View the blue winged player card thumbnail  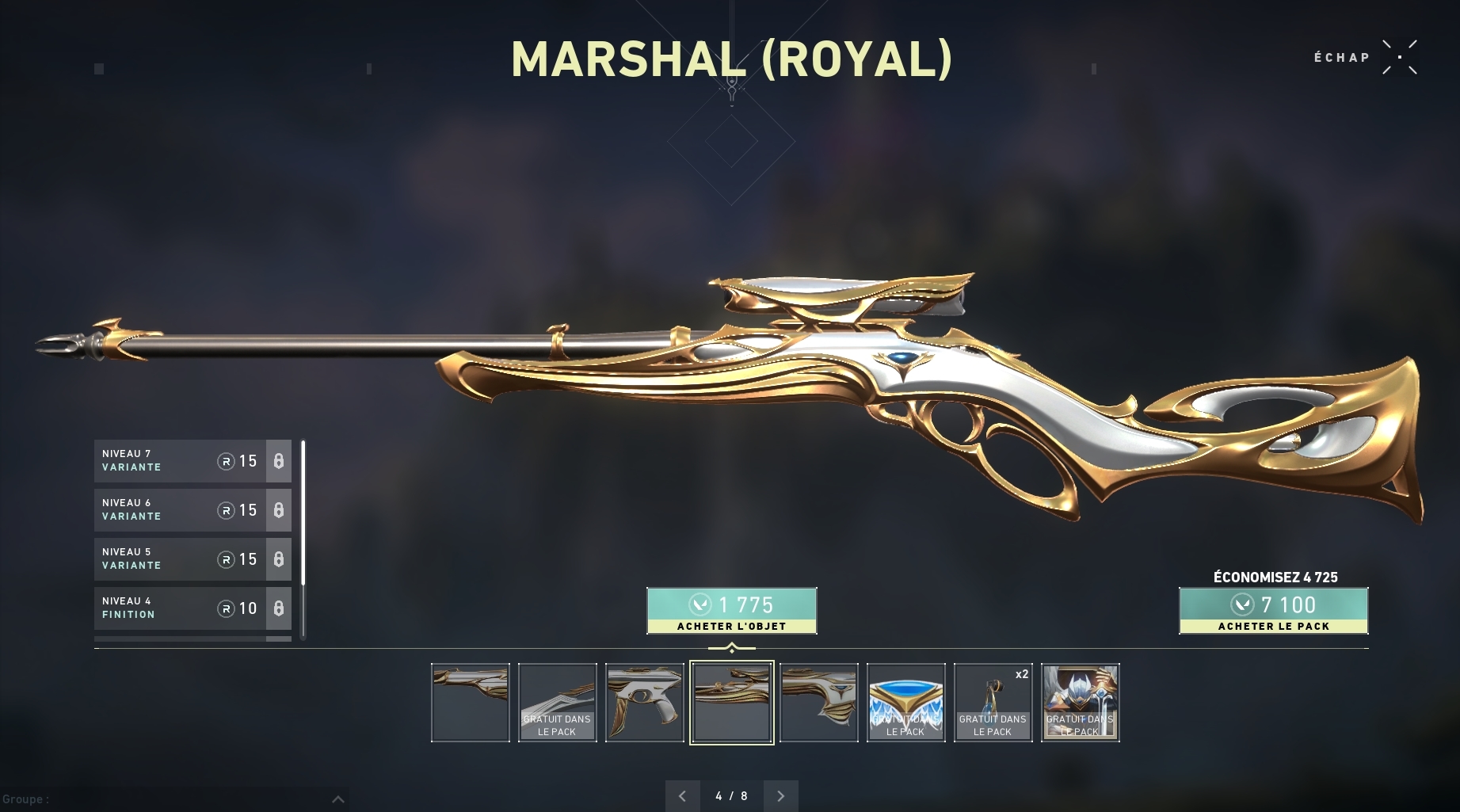905,703
